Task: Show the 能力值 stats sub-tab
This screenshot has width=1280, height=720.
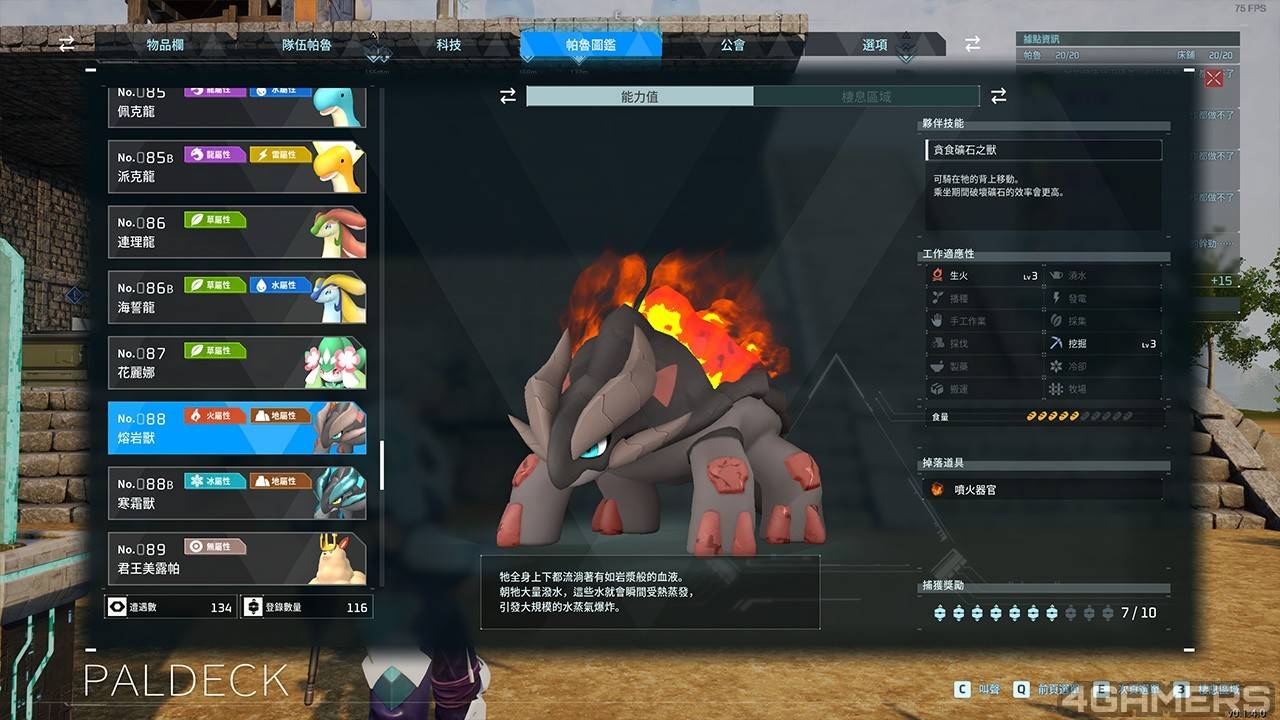Action: 640,97
